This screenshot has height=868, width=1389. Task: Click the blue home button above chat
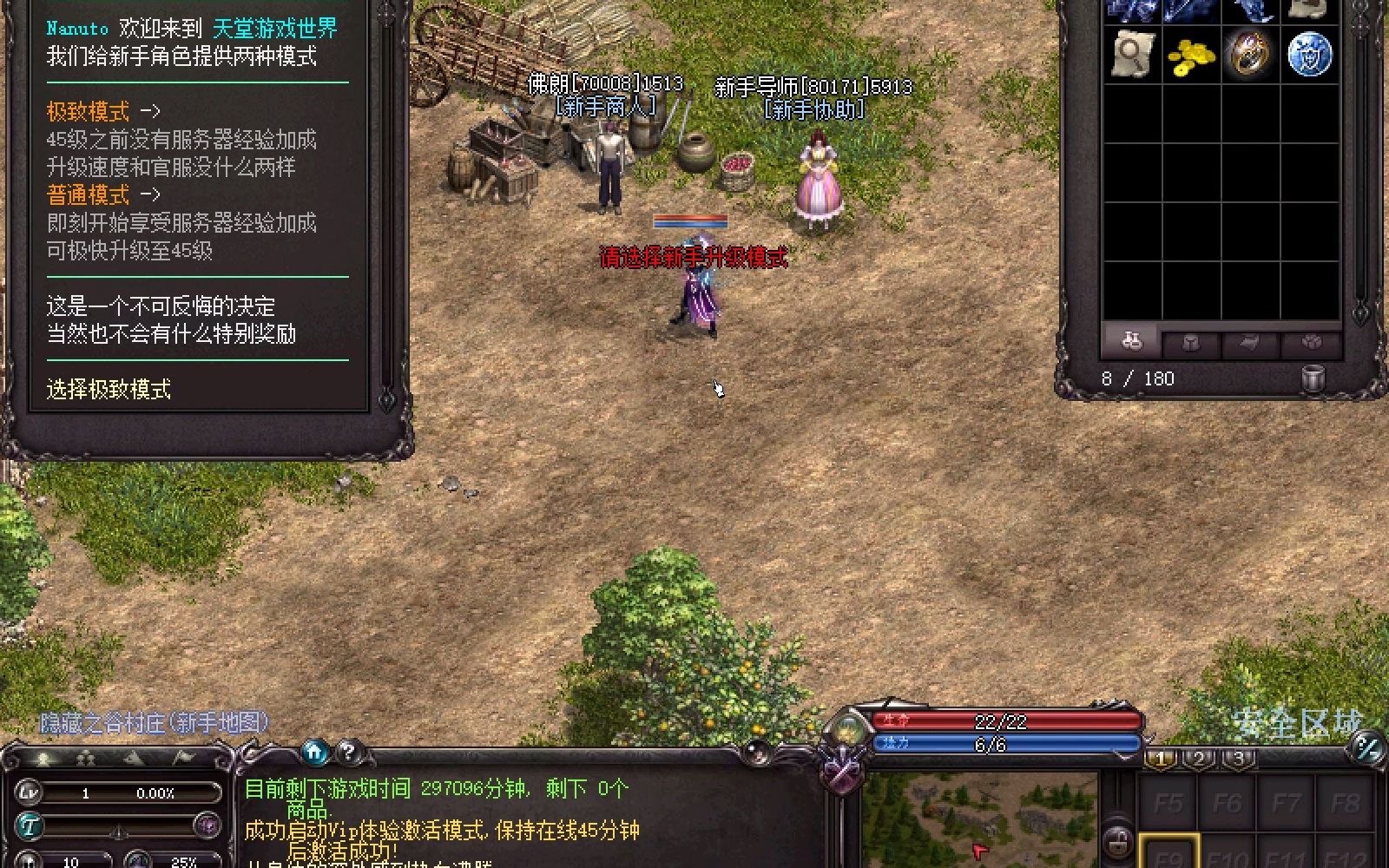(x=315, y=752)
